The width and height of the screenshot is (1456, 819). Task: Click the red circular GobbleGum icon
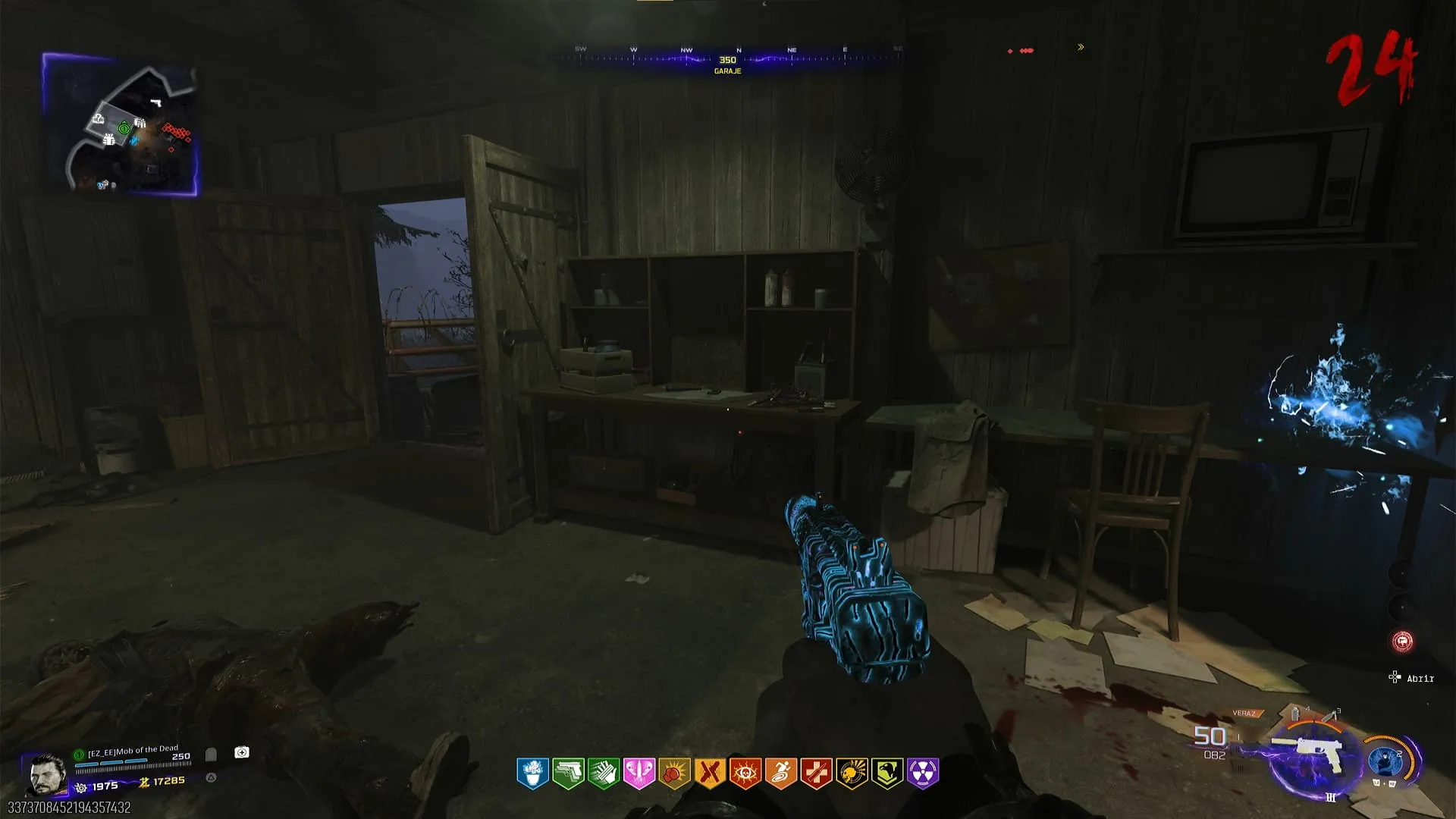click(x=1402, y=642)
